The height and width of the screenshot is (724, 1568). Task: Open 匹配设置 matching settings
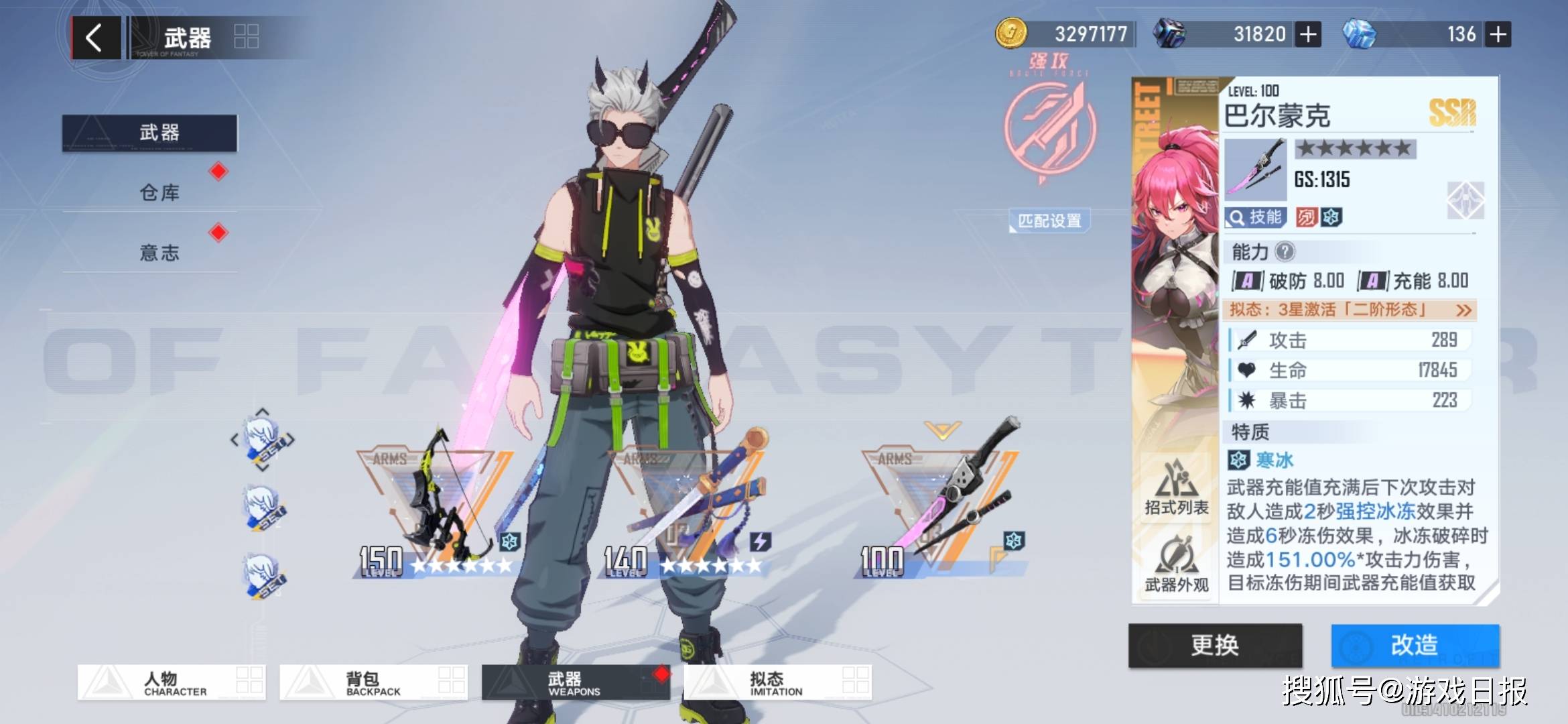[1049, 221]
